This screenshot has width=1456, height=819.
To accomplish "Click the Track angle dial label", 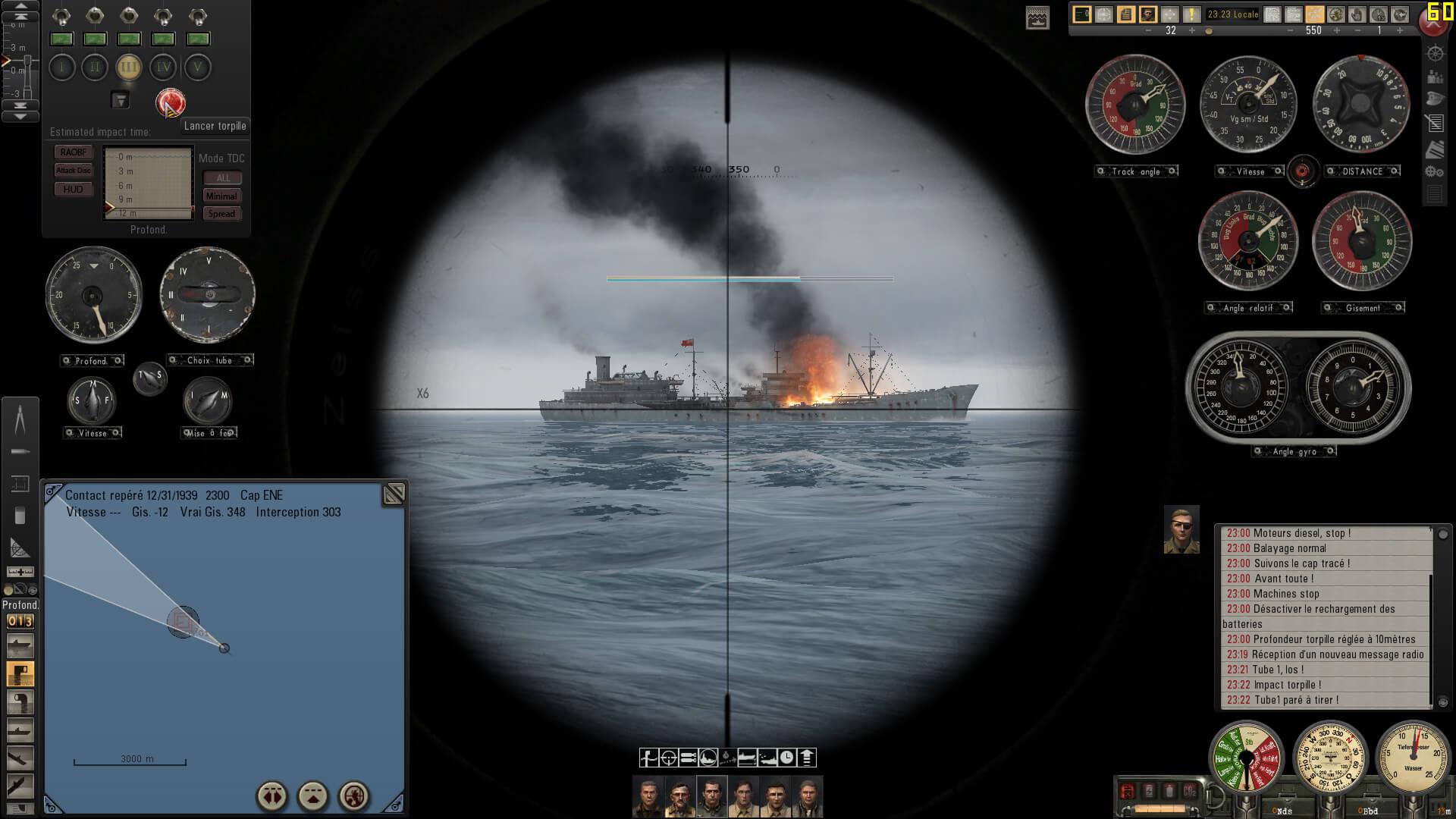I will click(1136, 171).
